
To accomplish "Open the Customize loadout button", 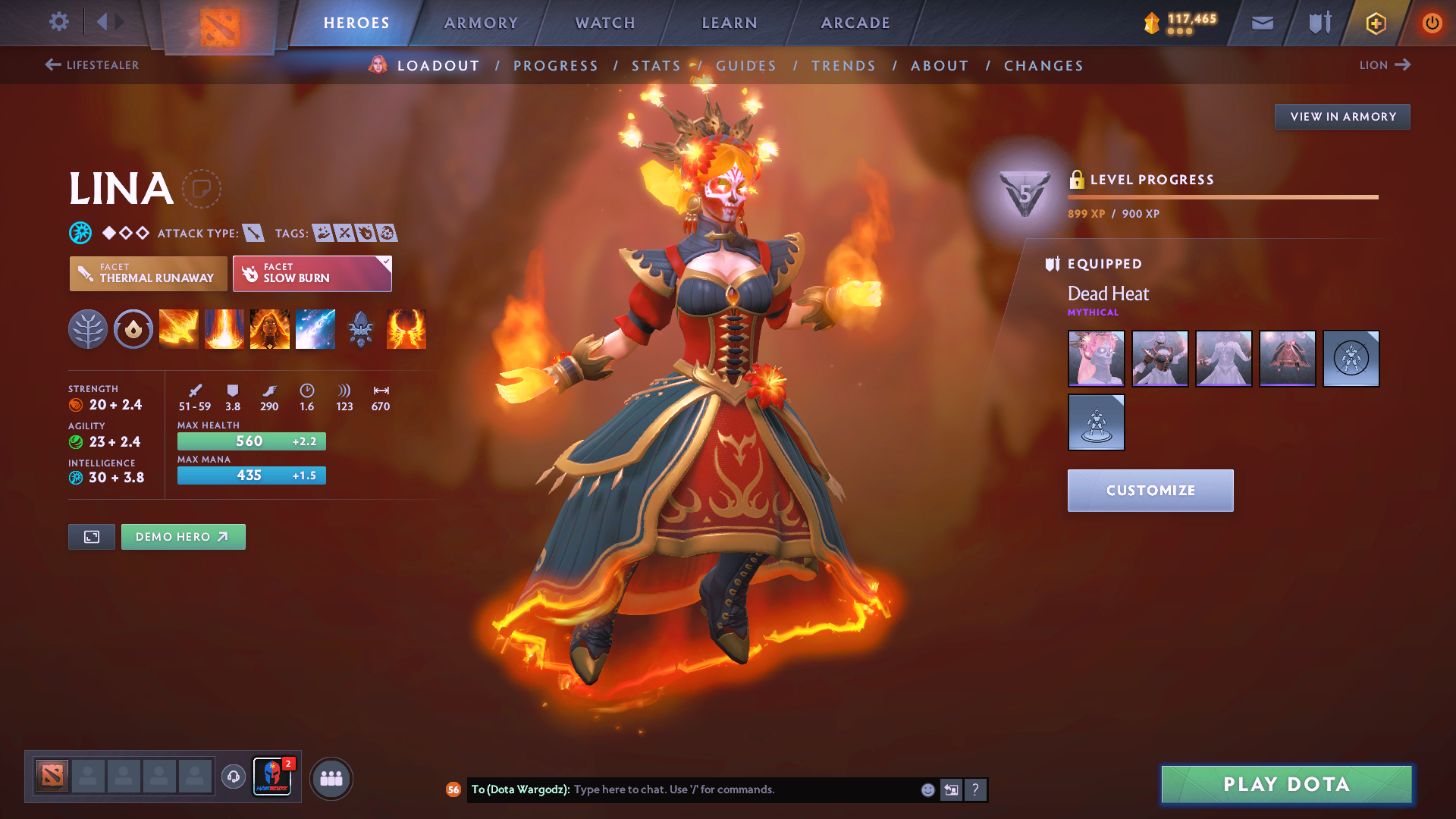I will pyautogui.click(x=1150, y=491).
